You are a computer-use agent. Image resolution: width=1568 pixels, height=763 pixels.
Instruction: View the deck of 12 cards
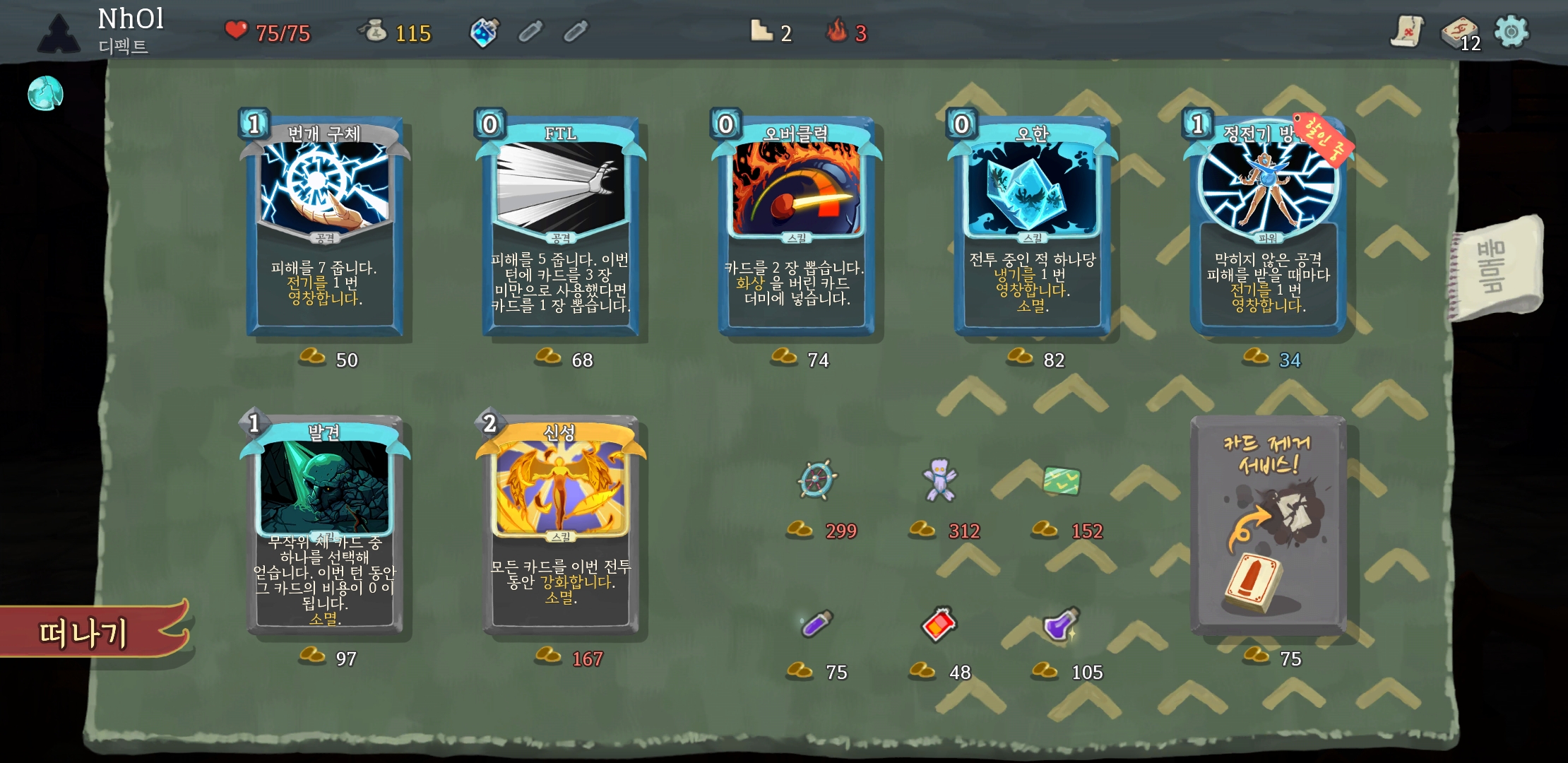(1459, 32)
